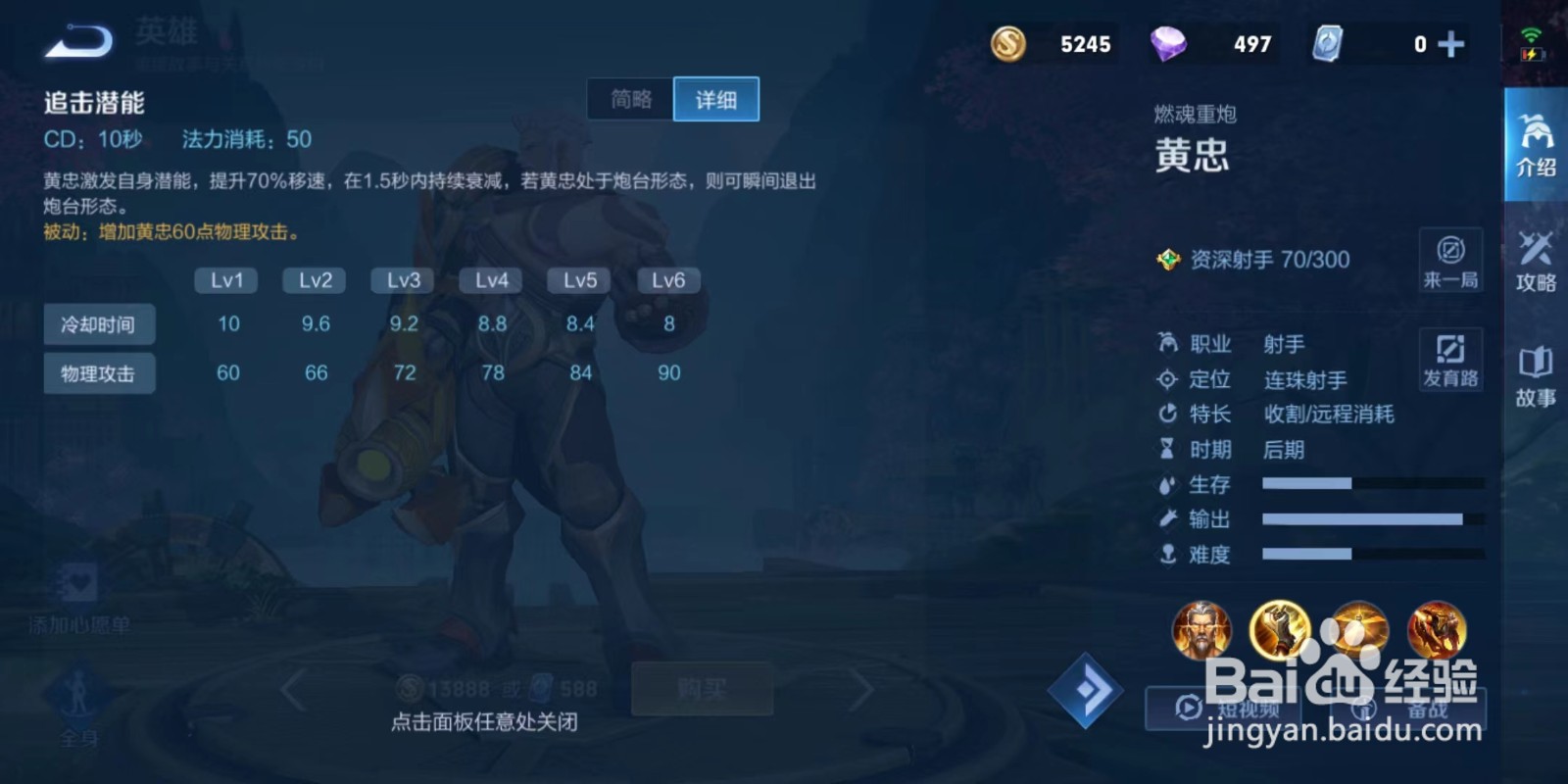Click the 输出 damage stat bar
The height and width of the screenshot is (784, 1568).
coord(1362,519)
